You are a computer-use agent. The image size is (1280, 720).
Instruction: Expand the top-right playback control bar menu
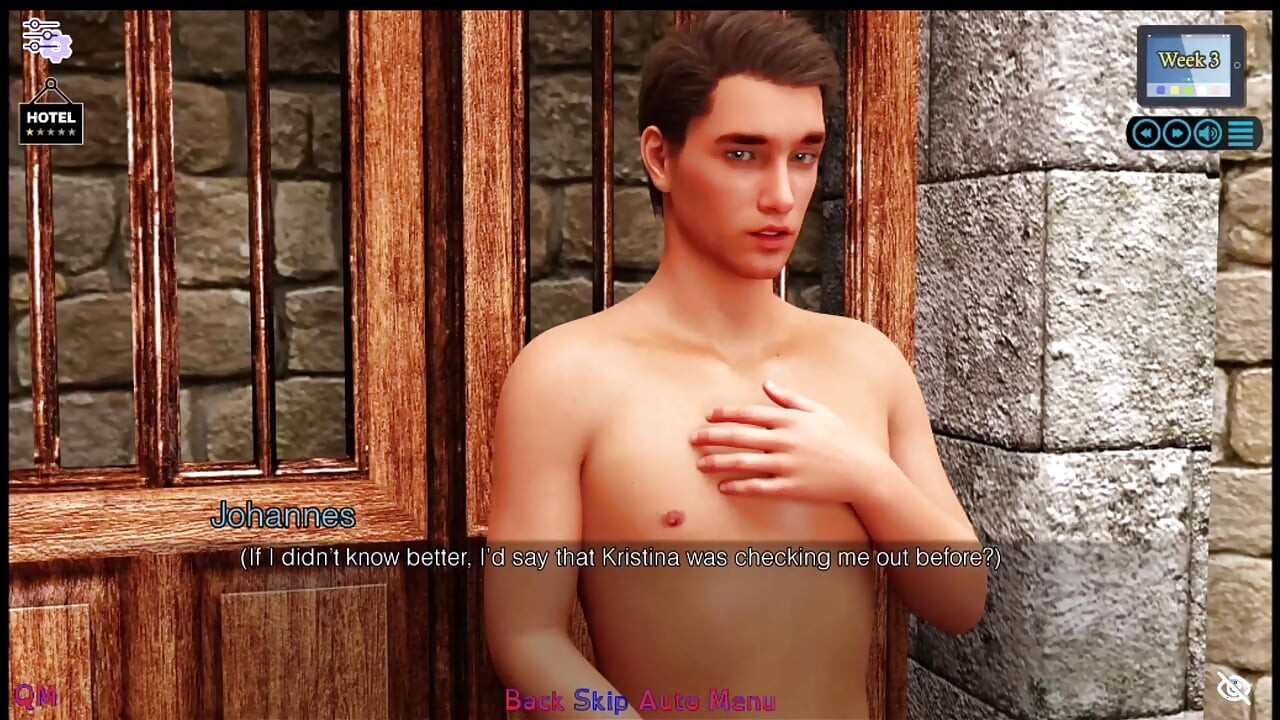(x=1240, y=133)
